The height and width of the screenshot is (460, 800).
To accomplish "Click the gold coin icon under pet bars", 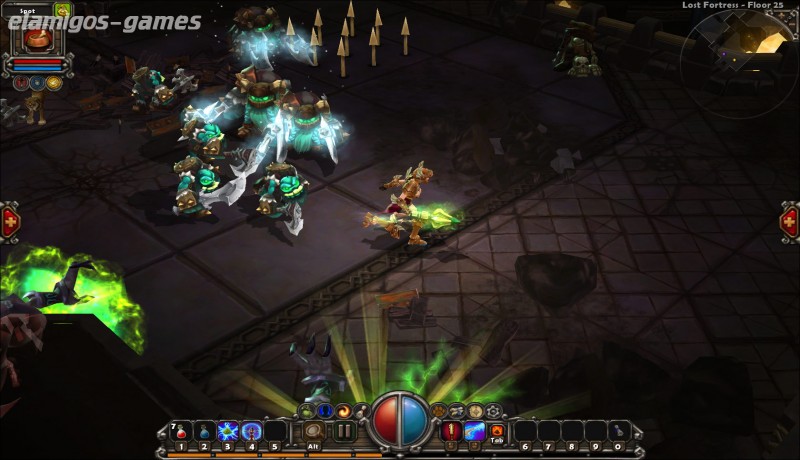I will [53, 83].
